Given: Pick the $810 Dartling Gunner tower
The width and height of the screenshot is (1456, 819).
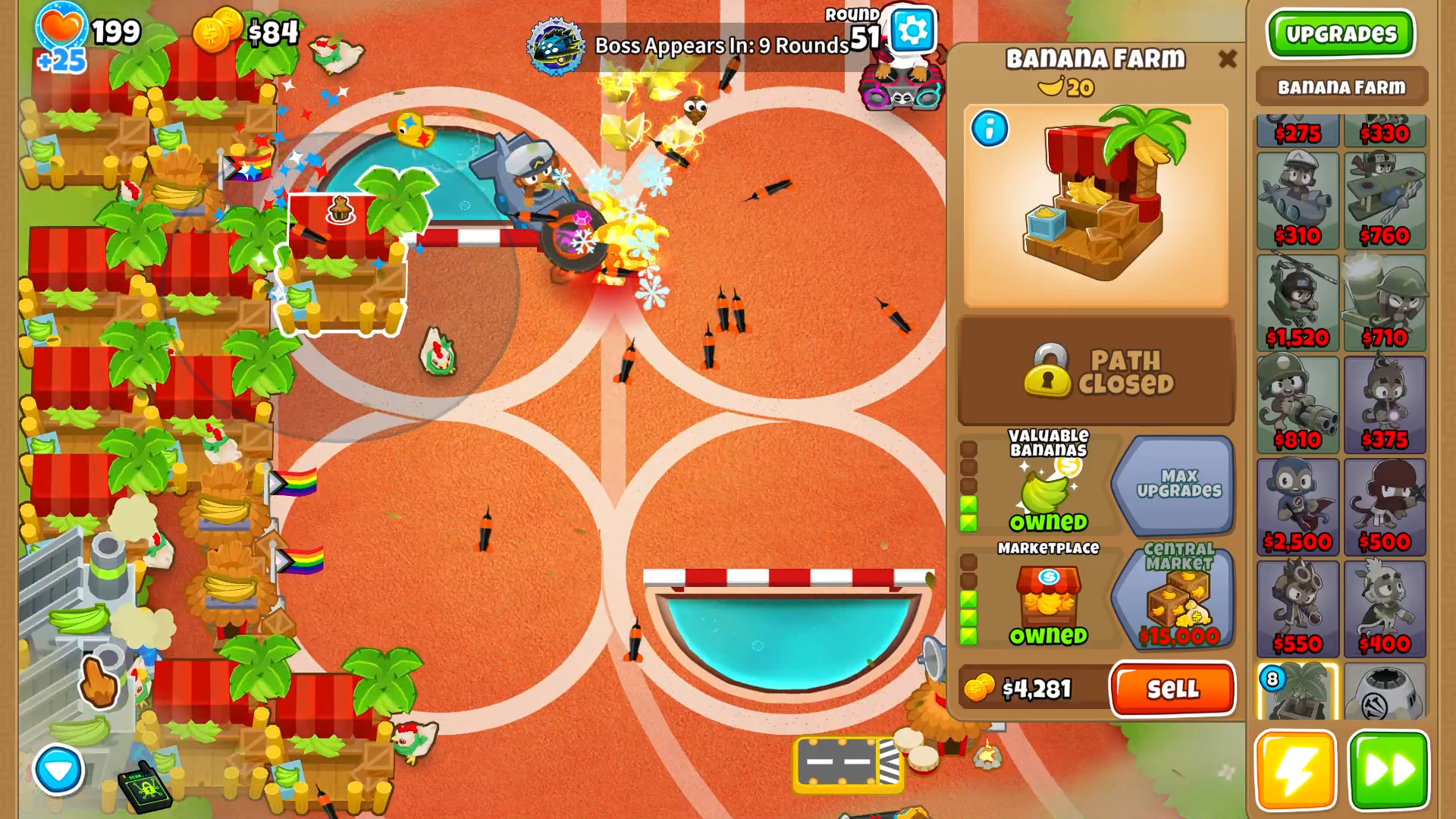Looking at the screenshot, I should 1298,405.
